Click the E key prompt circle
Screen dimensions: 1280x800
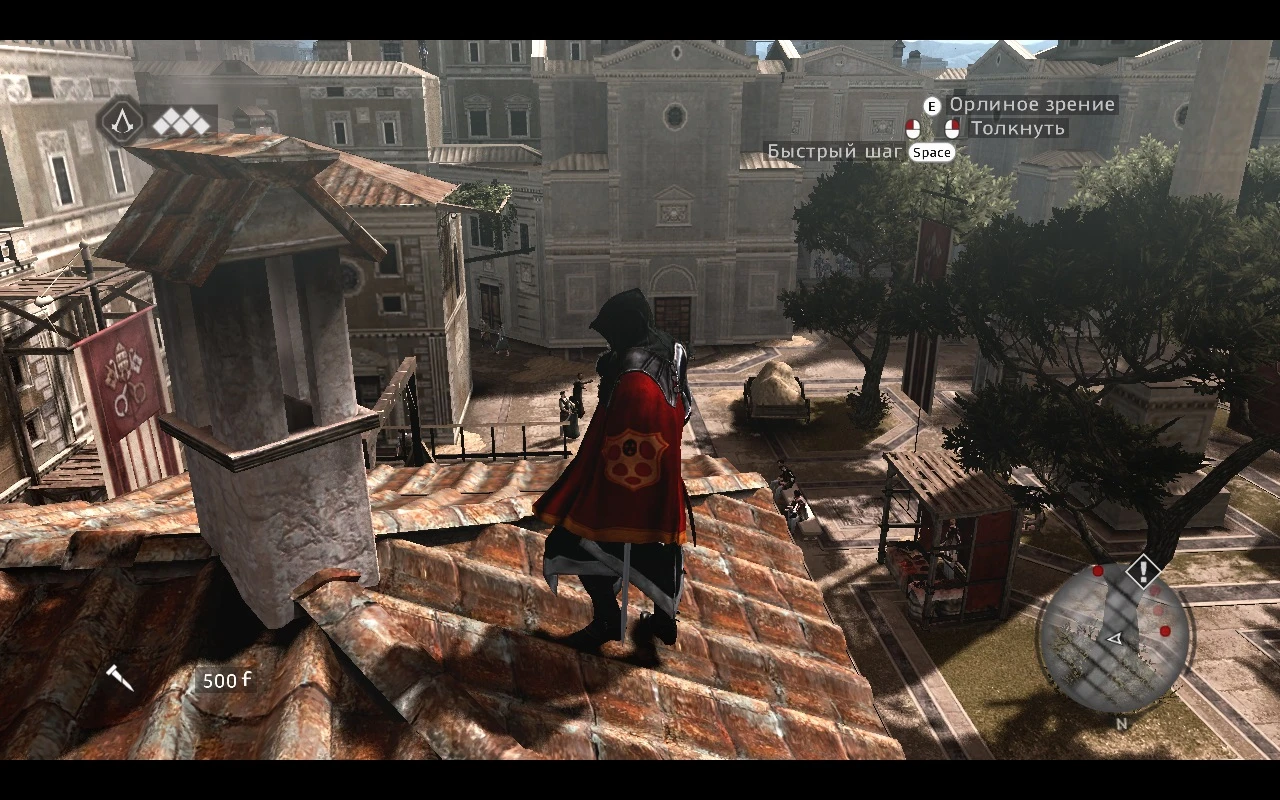click(933, 105)
